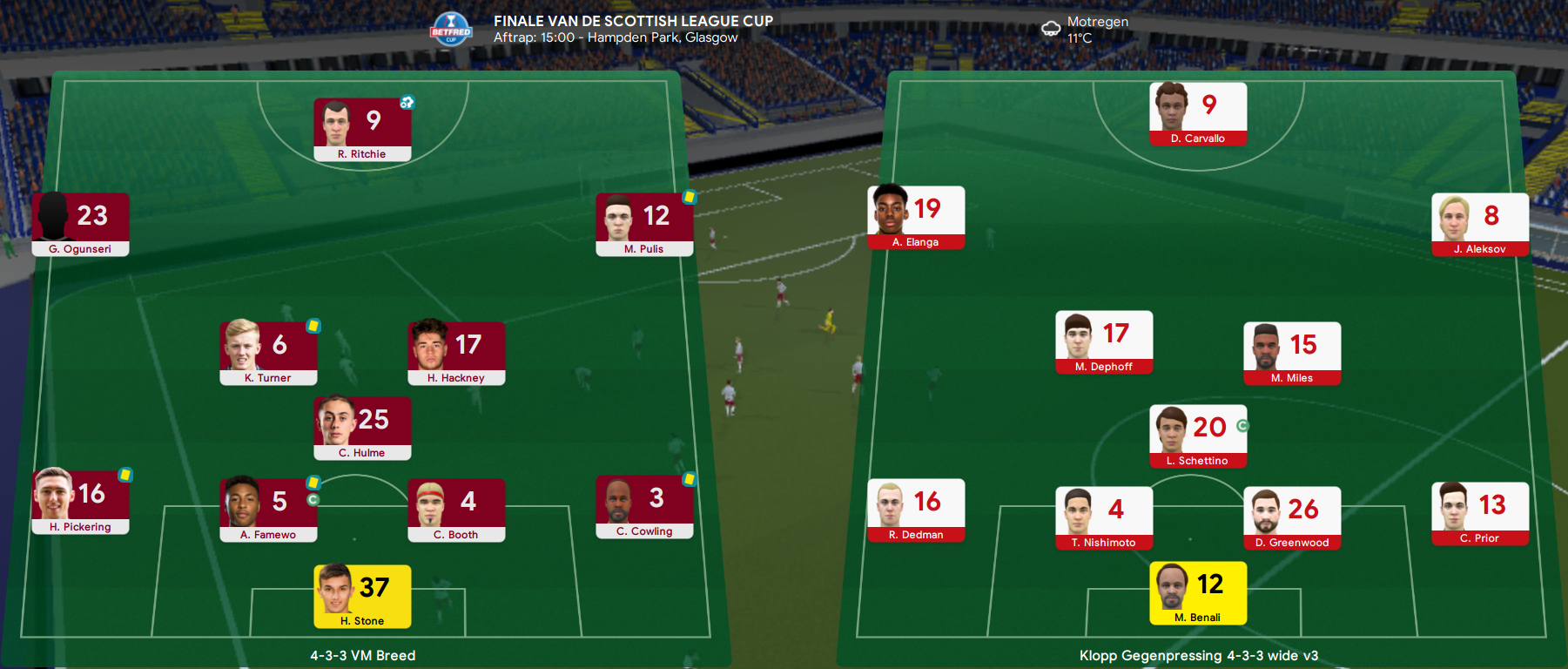Choose M. Dephoff's number 17 card
Image resolution: width=1568 pixels, height=669 pixels.
[x=1104, y=341]
